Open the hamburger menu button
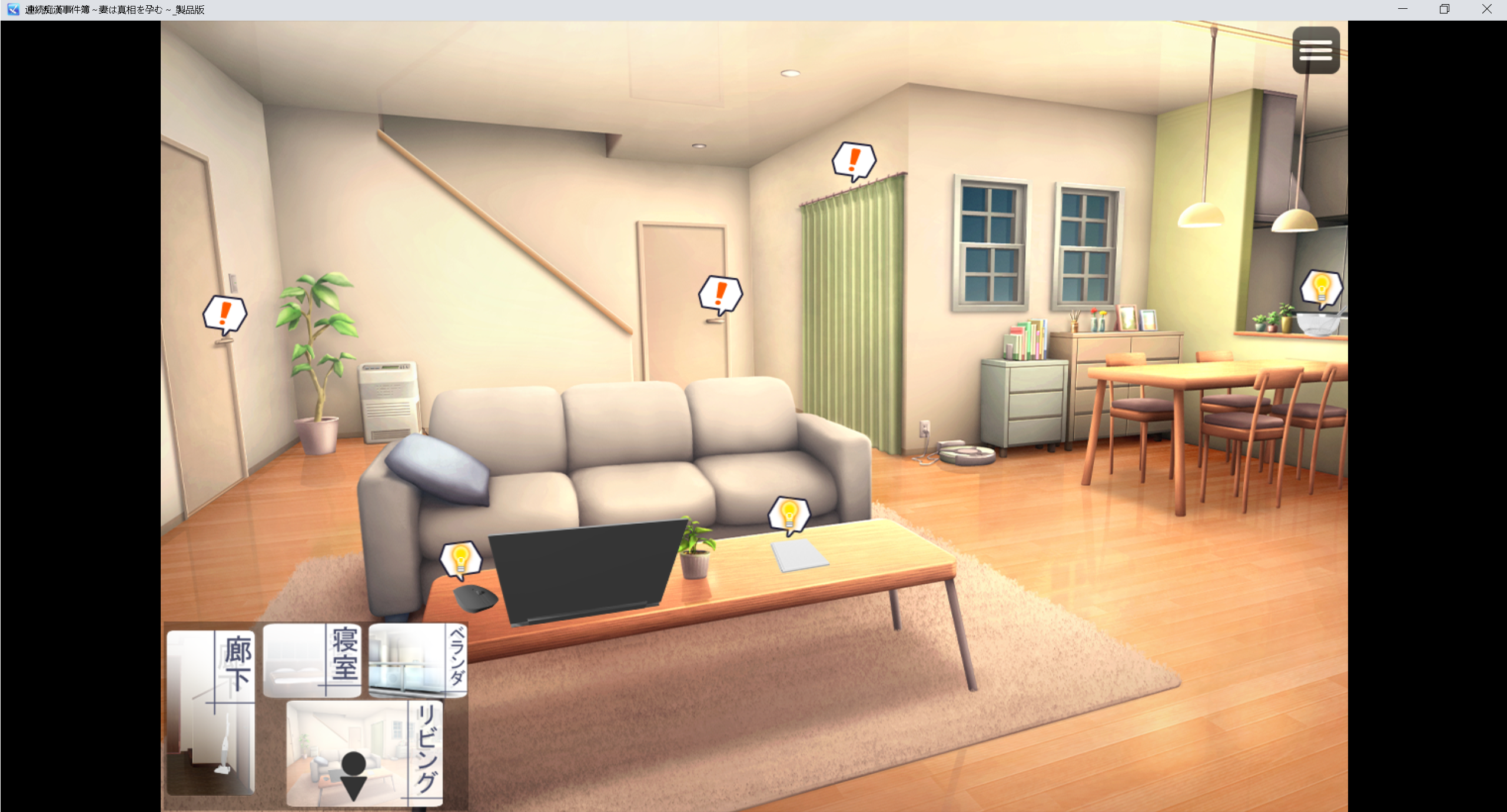The image size is (1507, 812). click(1316, 50)
